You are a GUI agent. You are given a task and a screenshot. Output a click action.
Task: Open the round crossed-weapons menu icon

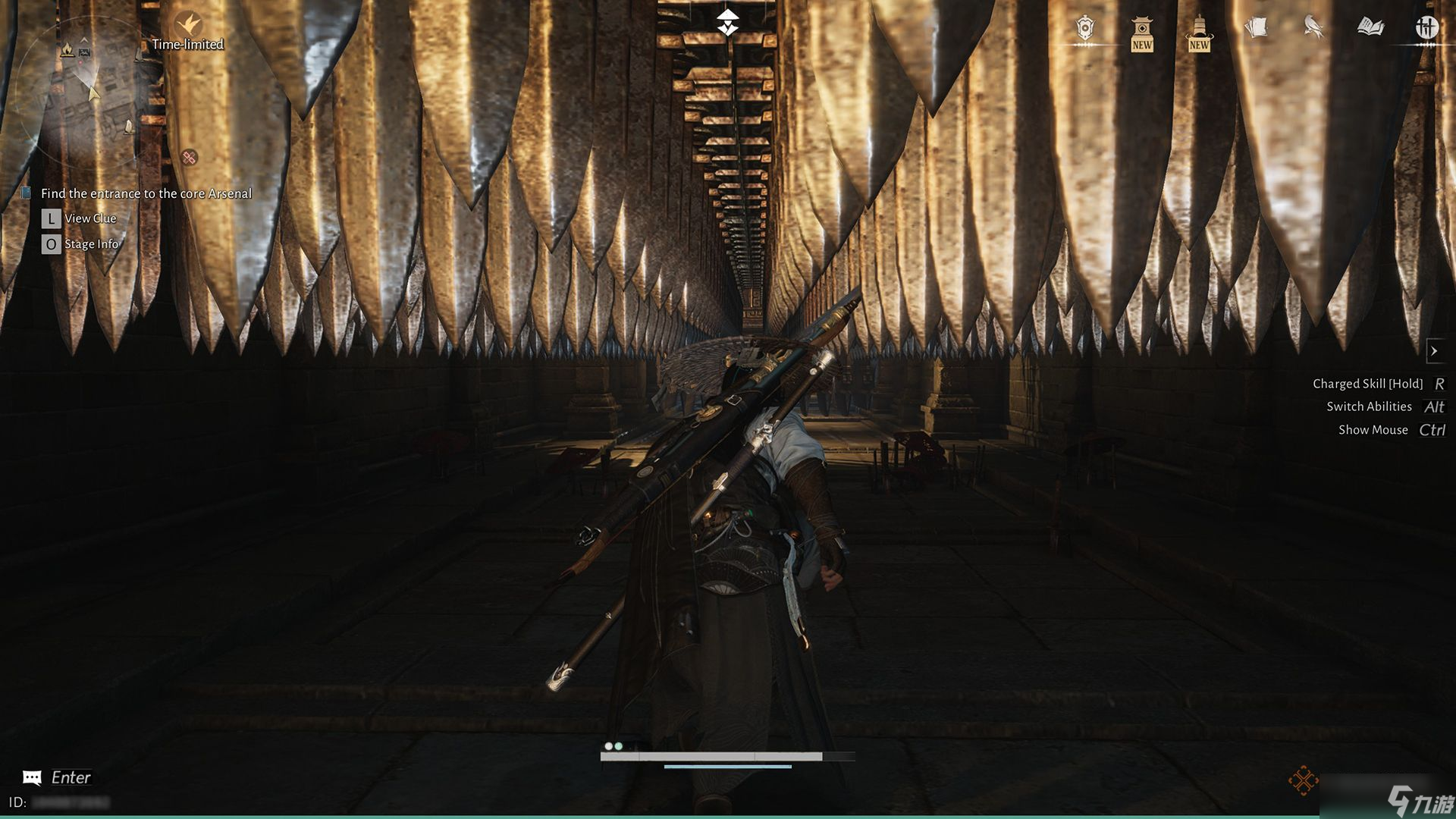tap(1426, 28)
